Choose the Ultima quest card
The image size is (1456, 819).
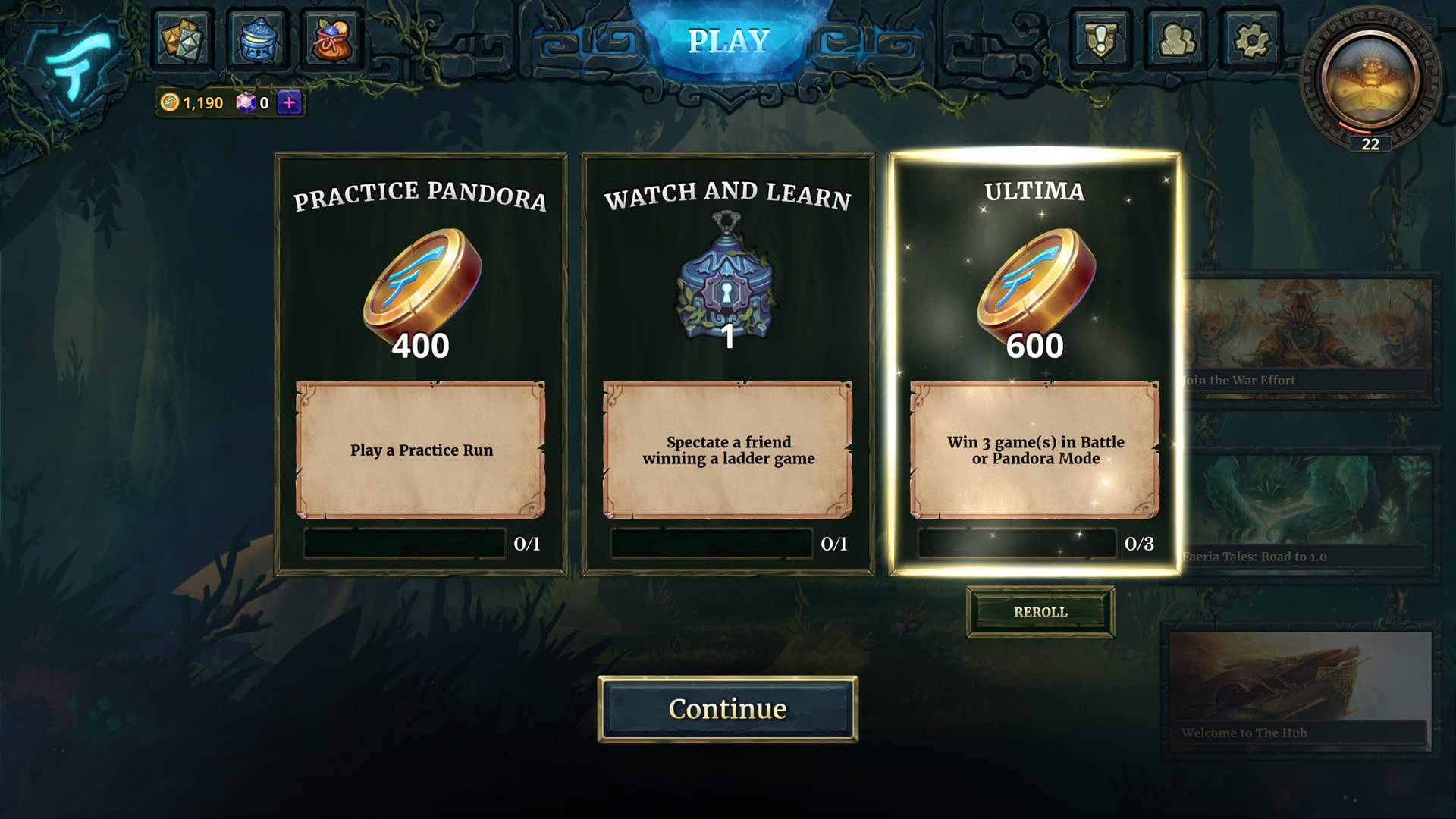[1034, 364]
